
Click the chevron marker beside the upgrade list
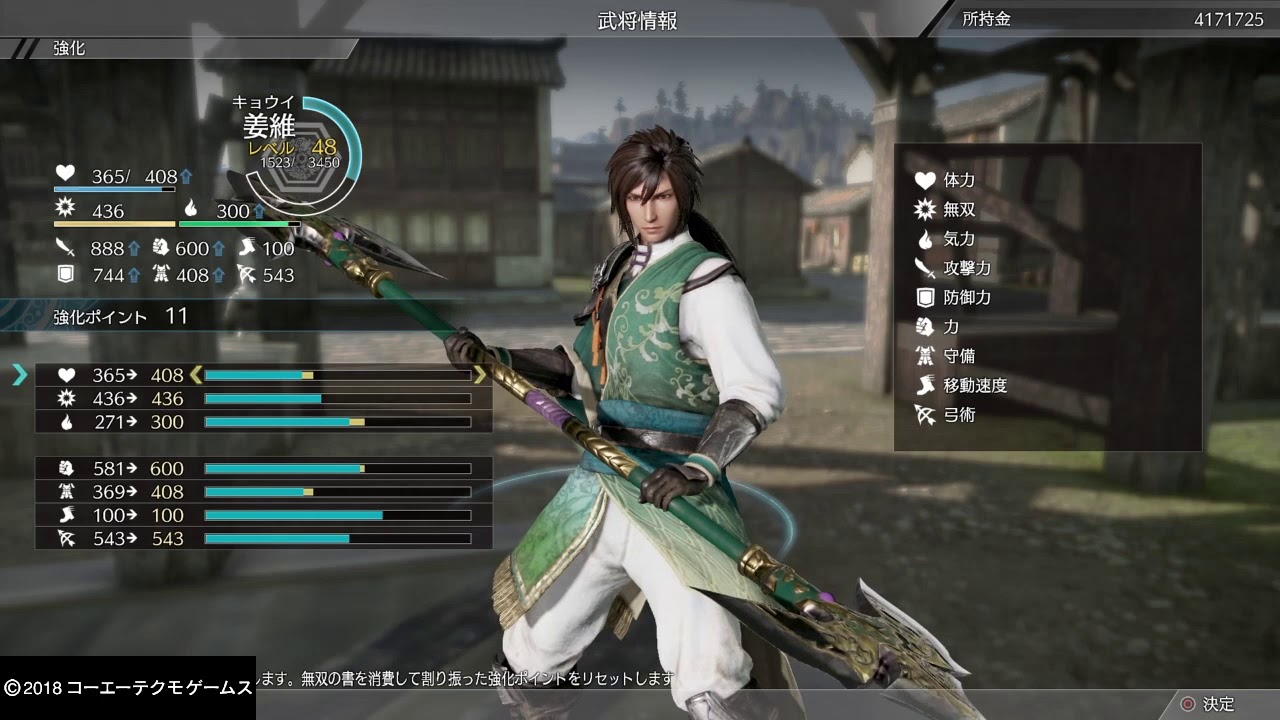18,375
